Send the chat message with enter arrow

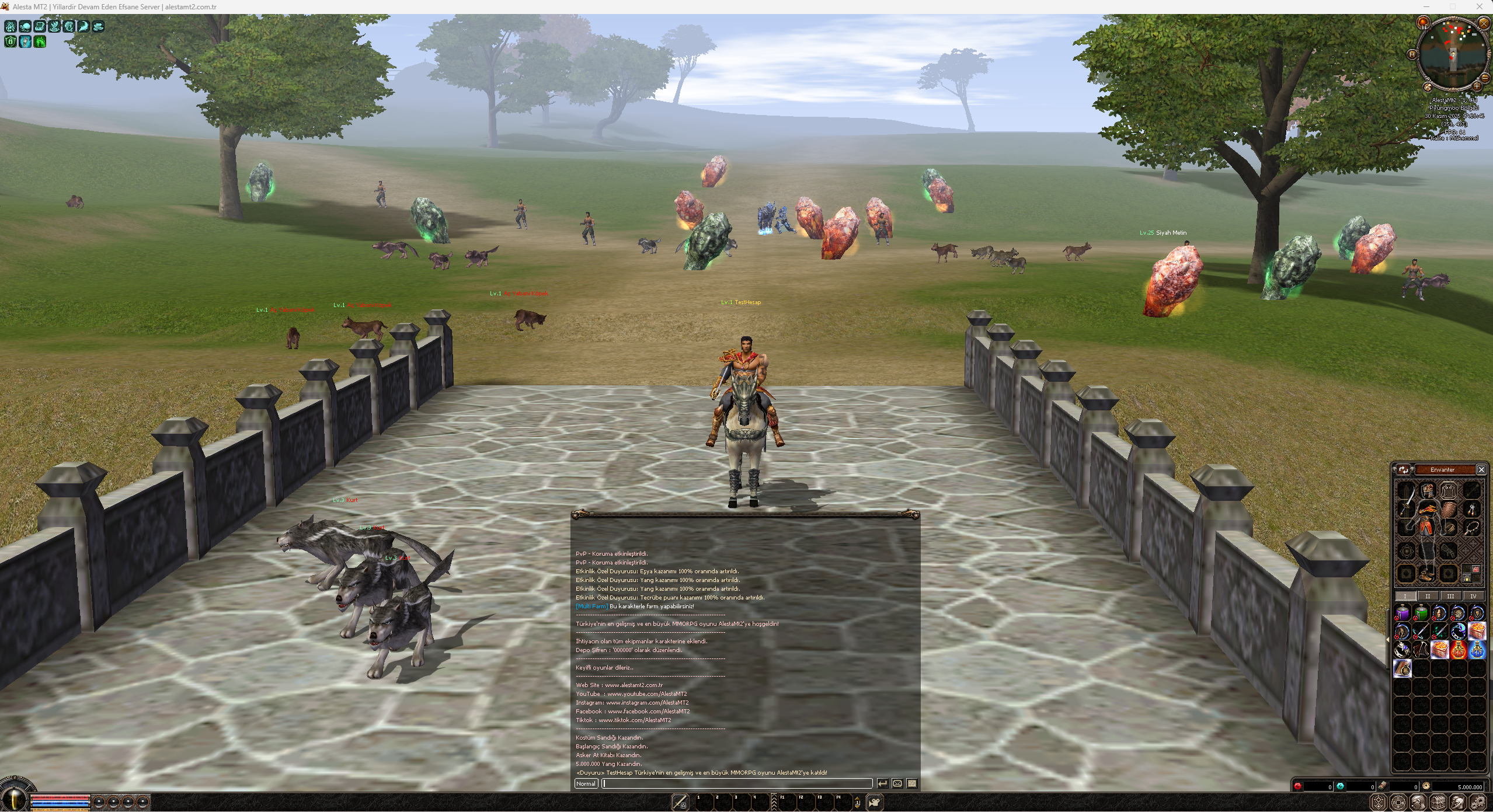[882, 783]
